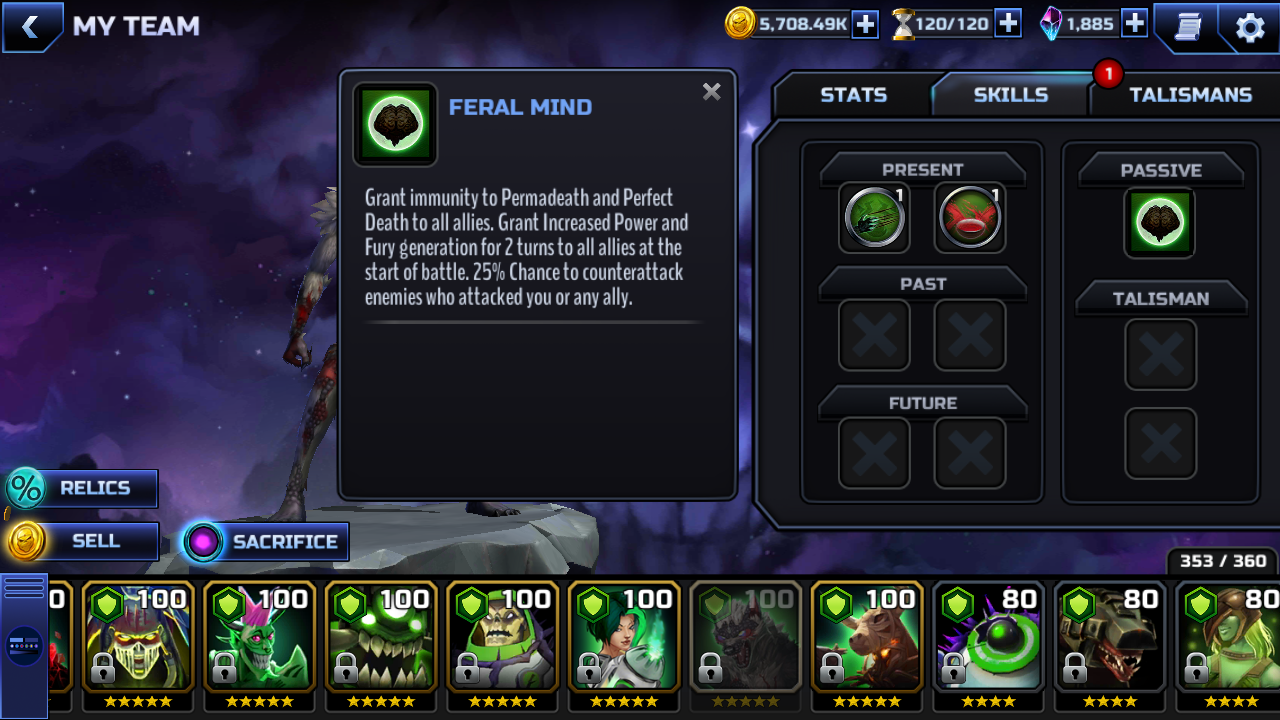This screenshot has width=1280, height=720.
Task: Sell the selected character
Action: 82,541
